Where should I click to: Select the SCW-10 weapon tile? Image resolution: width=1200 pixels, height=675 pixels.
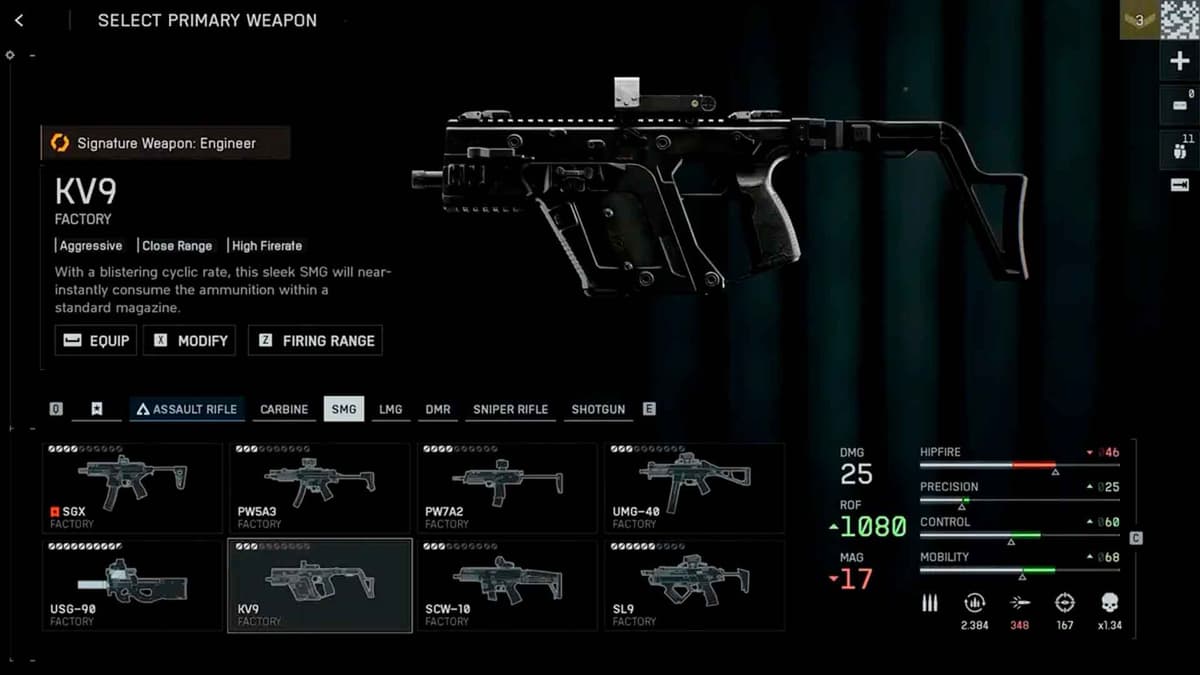507,585
